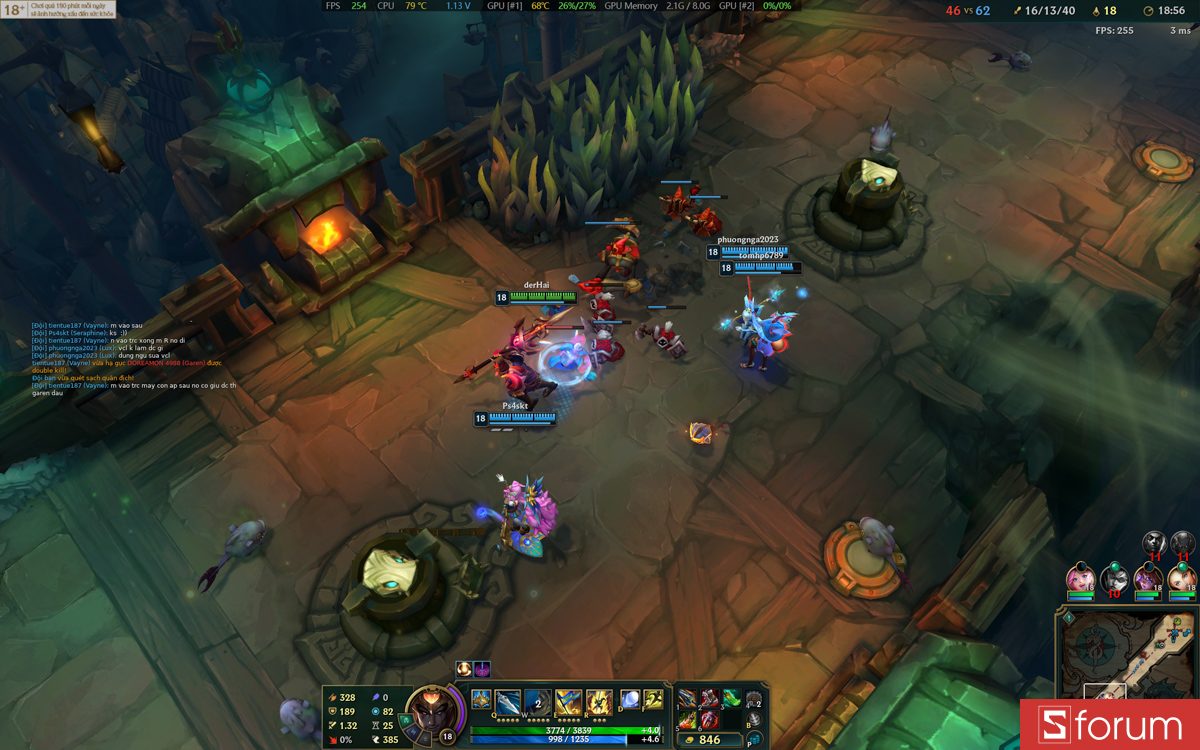Use the R ultimate ability icon

pos(598,700)
